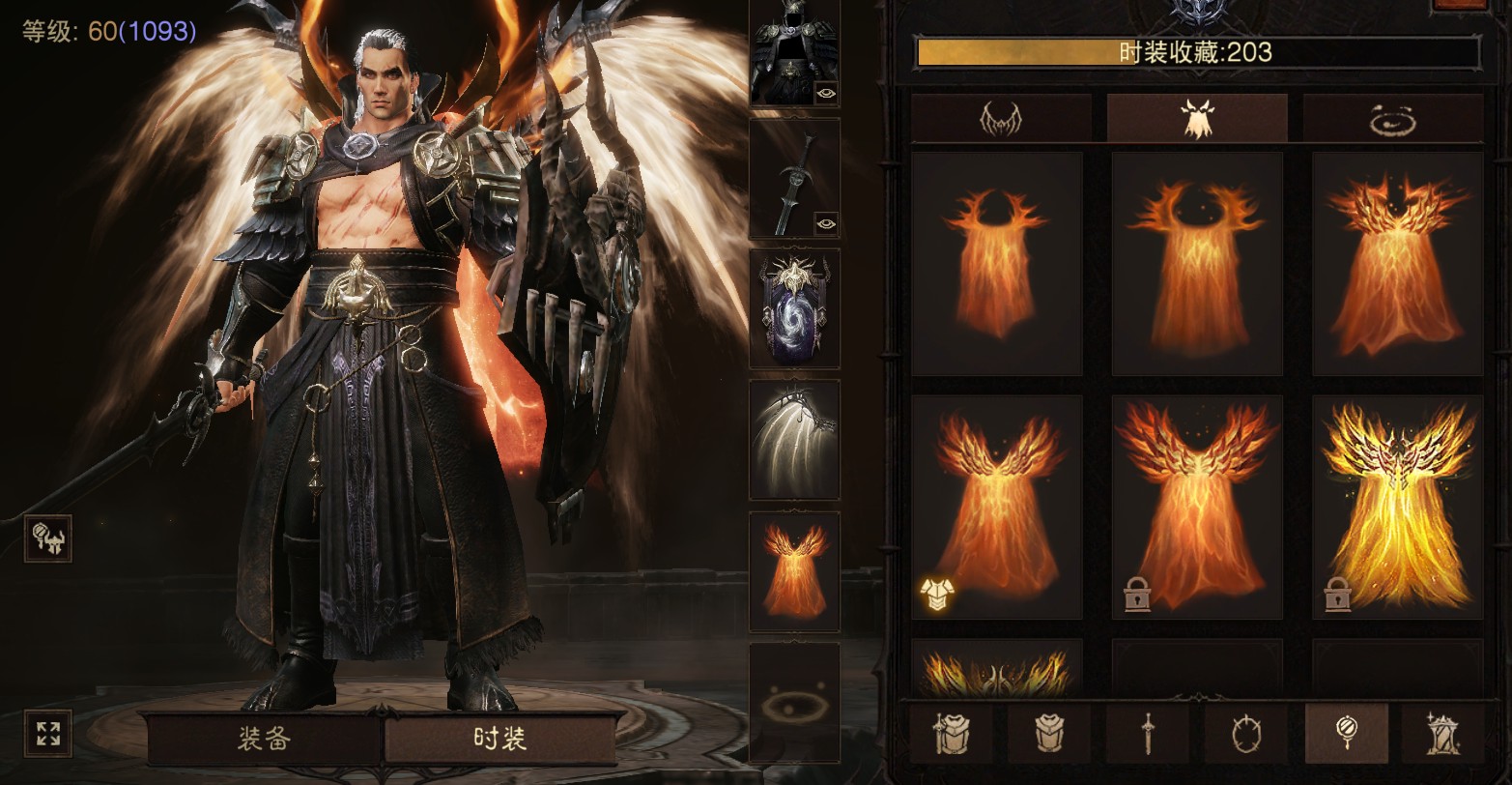The image size is (1512, 785).
Task: Switch to the 装备 equipment view
Action: (263, 740)
